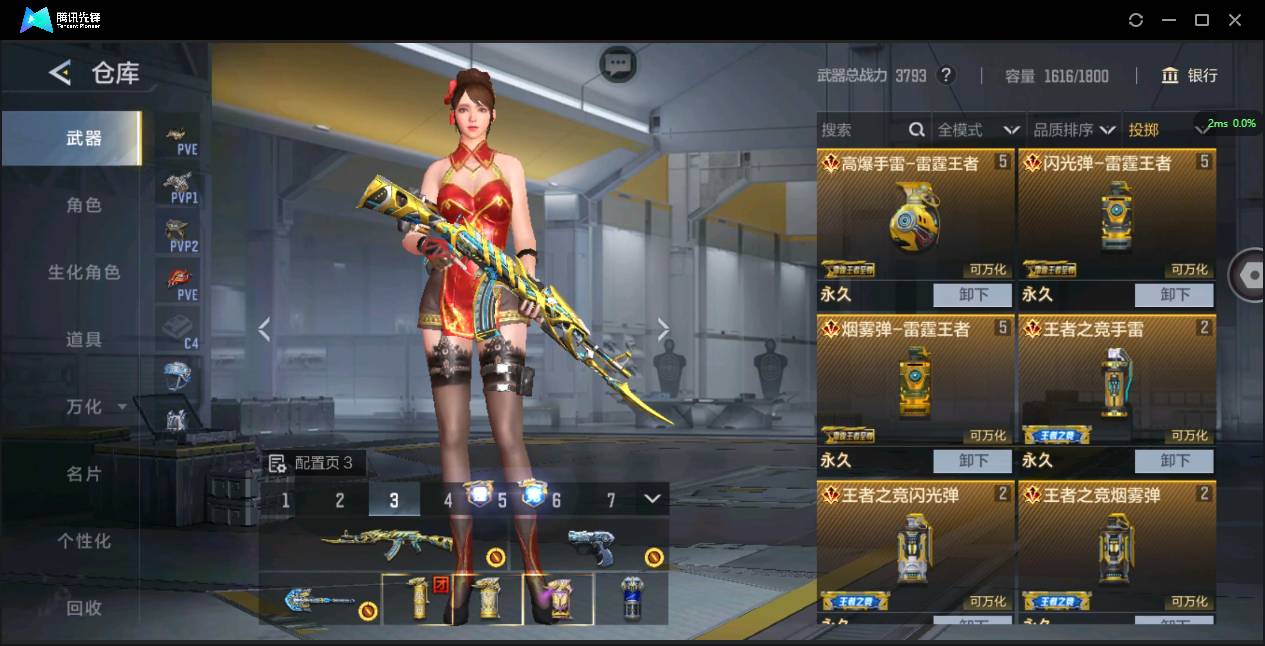Select the pistol secondary weapon slot
The height and width of the screenshot is (646, 1265).
coord(590,545)
